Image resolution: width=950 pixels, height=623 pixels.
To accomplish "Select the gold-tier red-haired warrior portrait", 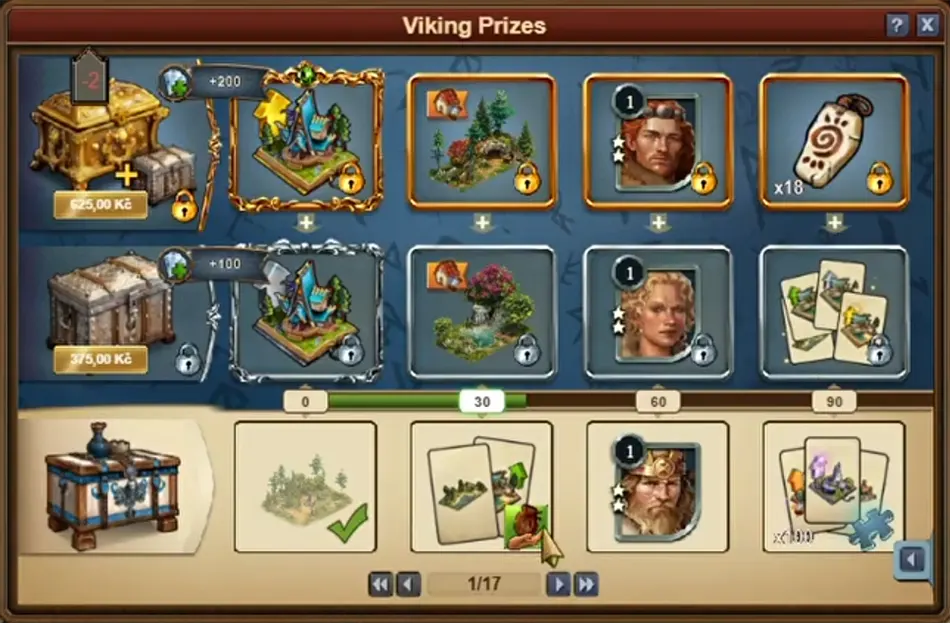I will 658,141.
